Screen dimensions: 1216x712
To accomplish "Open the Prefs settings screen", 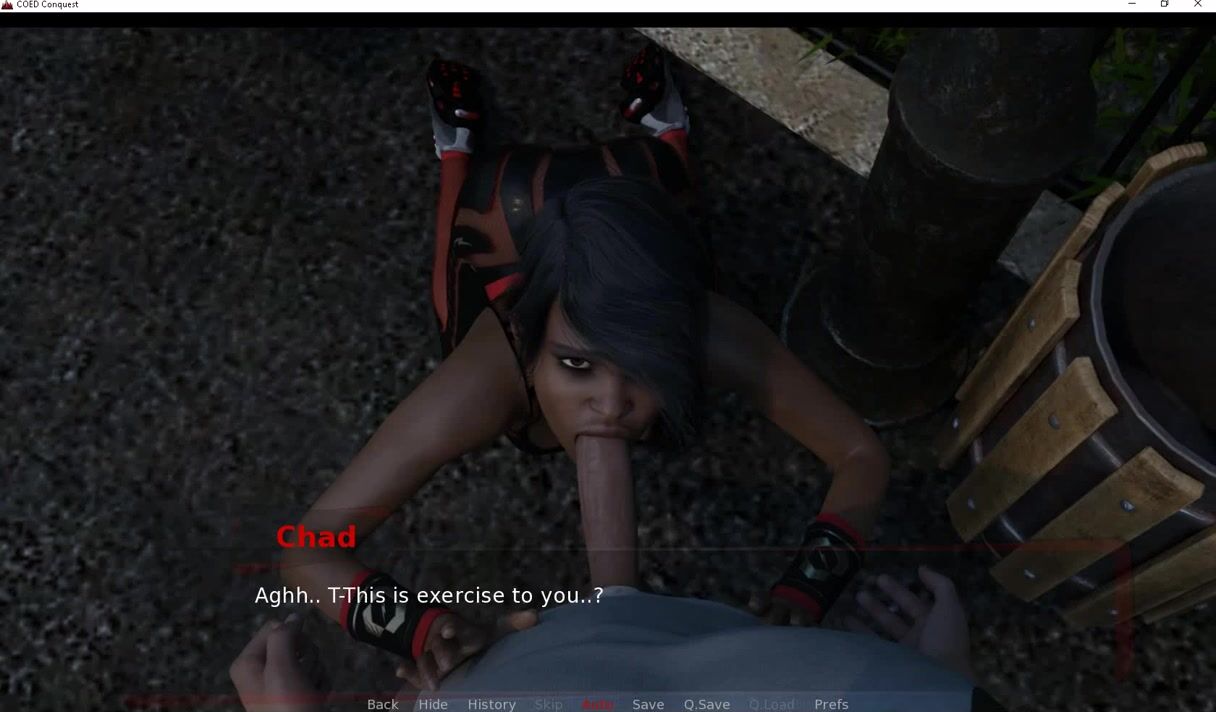I will 831,704.
